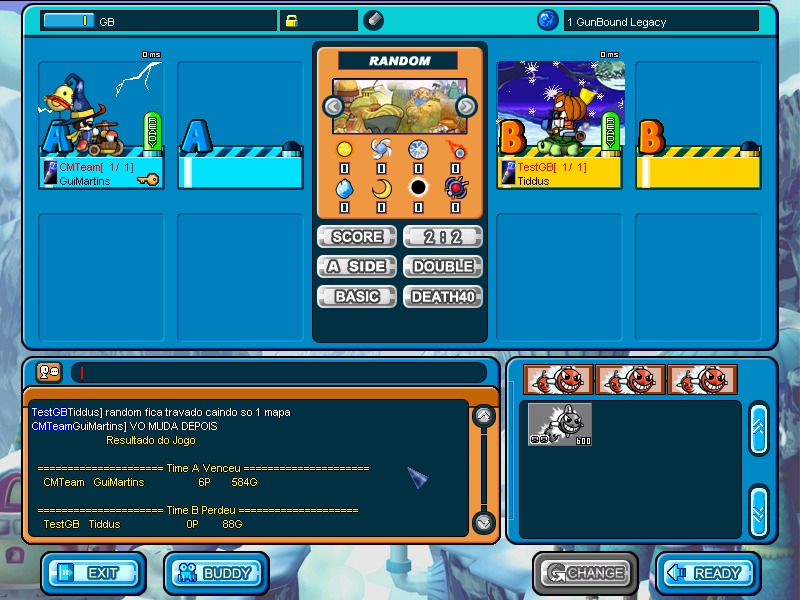Image resolution: width=800 pixels, height=600 pixels.
Task: Open the BUDDY list
Action: [216, 573]
